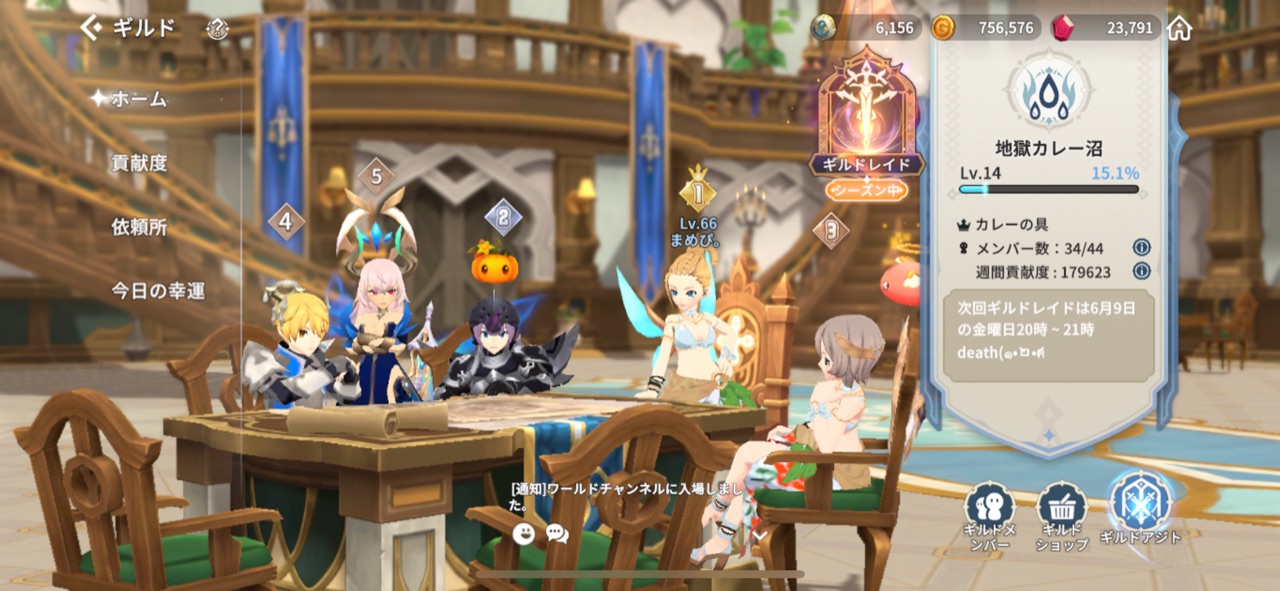Show info for メンバー数
The image size is (1280, 591).
(x=1141, y=247)
